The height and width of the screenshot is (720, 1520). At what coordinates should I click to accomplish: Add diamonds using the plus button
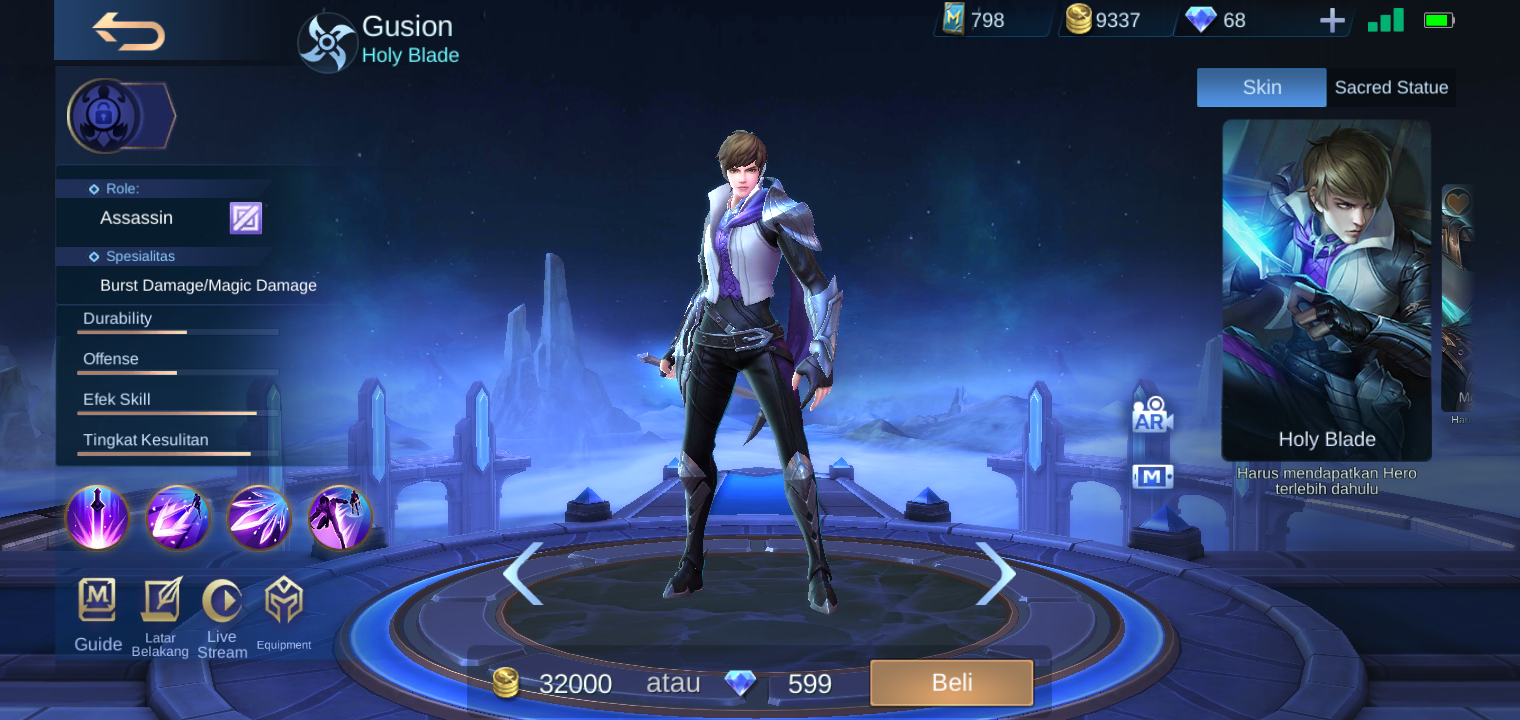(x=1332, y=20)
